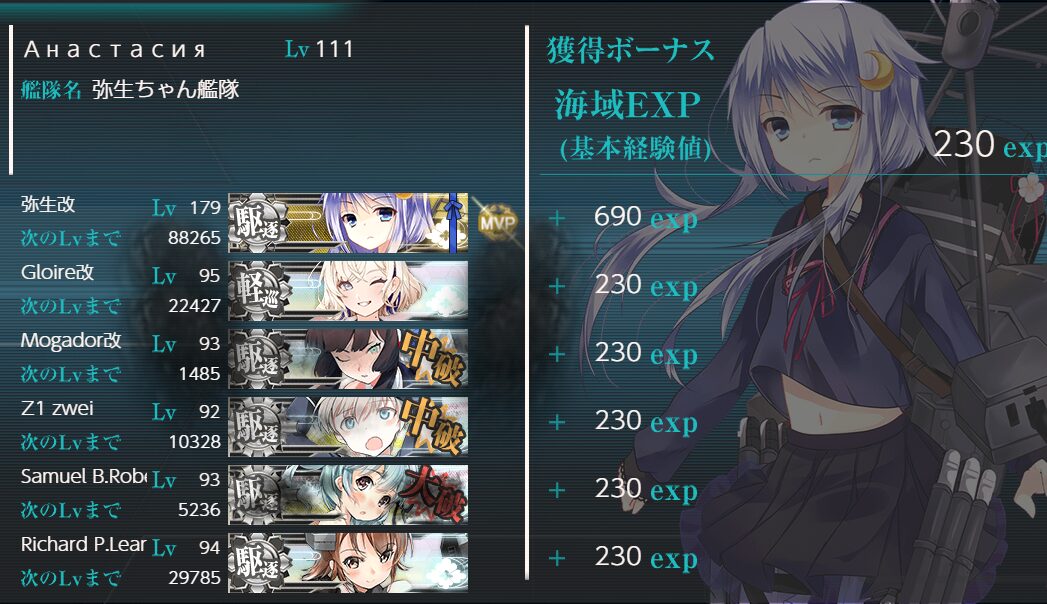Click the Gloire改 light cruiser banner

(348, 290)
